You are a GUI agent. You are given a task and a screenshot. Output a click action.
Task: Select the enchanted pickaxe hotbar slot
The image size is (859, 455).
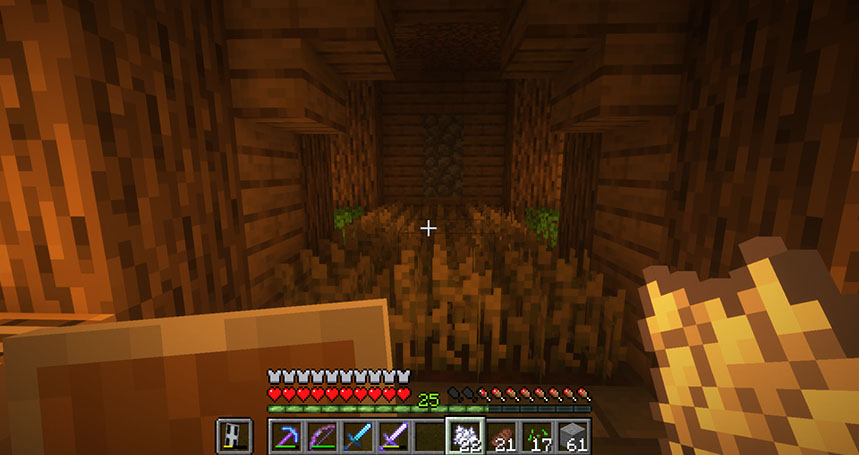pos(286,437)
